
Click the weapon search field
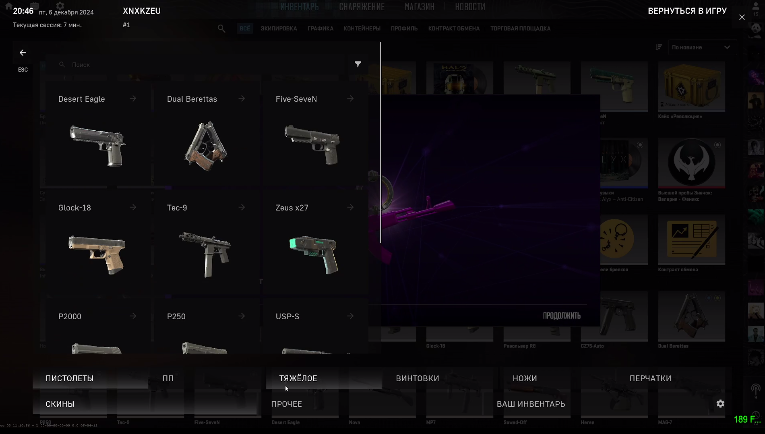point(200,64)
